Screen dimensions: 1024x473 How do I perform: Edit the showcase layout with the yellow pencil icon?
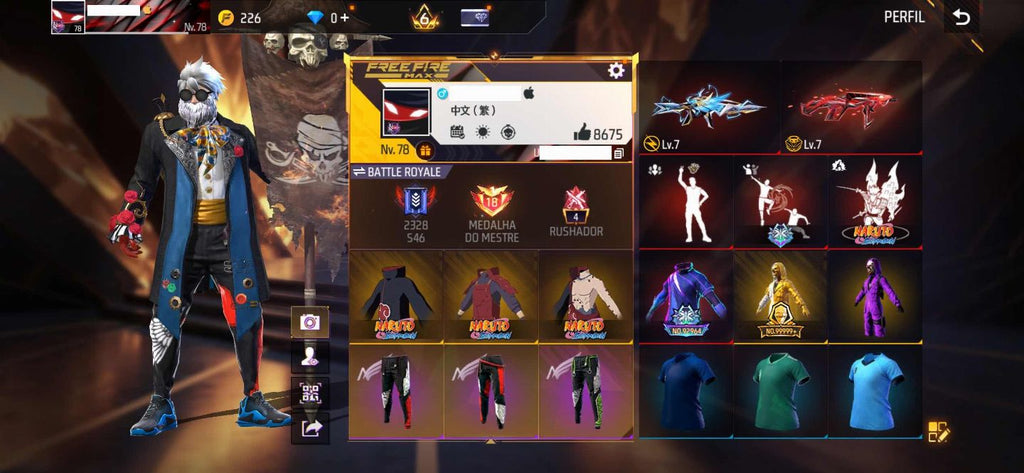point(938,432)
